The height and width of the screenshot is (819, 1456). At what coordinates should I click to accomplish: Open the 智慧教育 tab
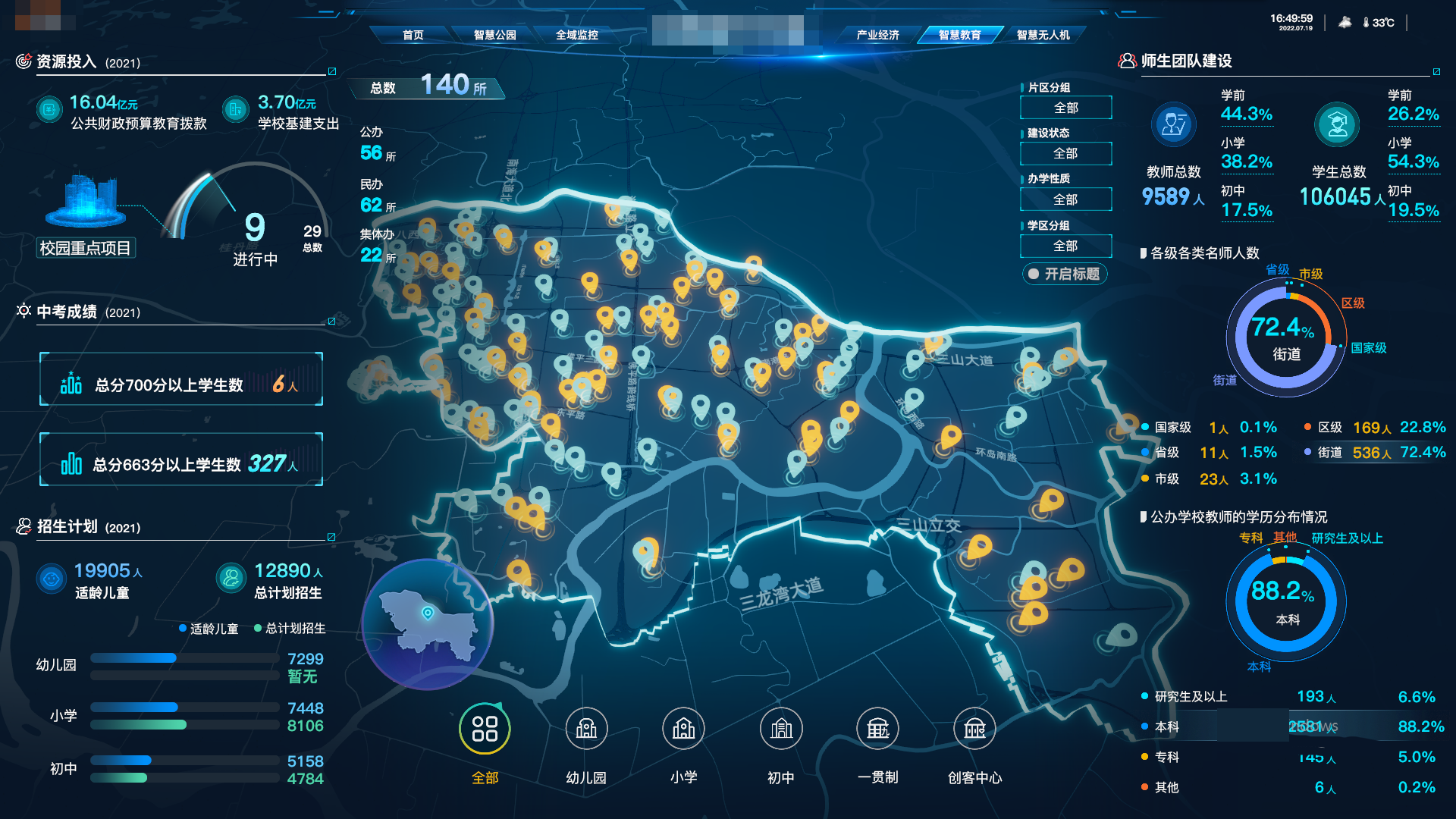[x=959, y=35]
